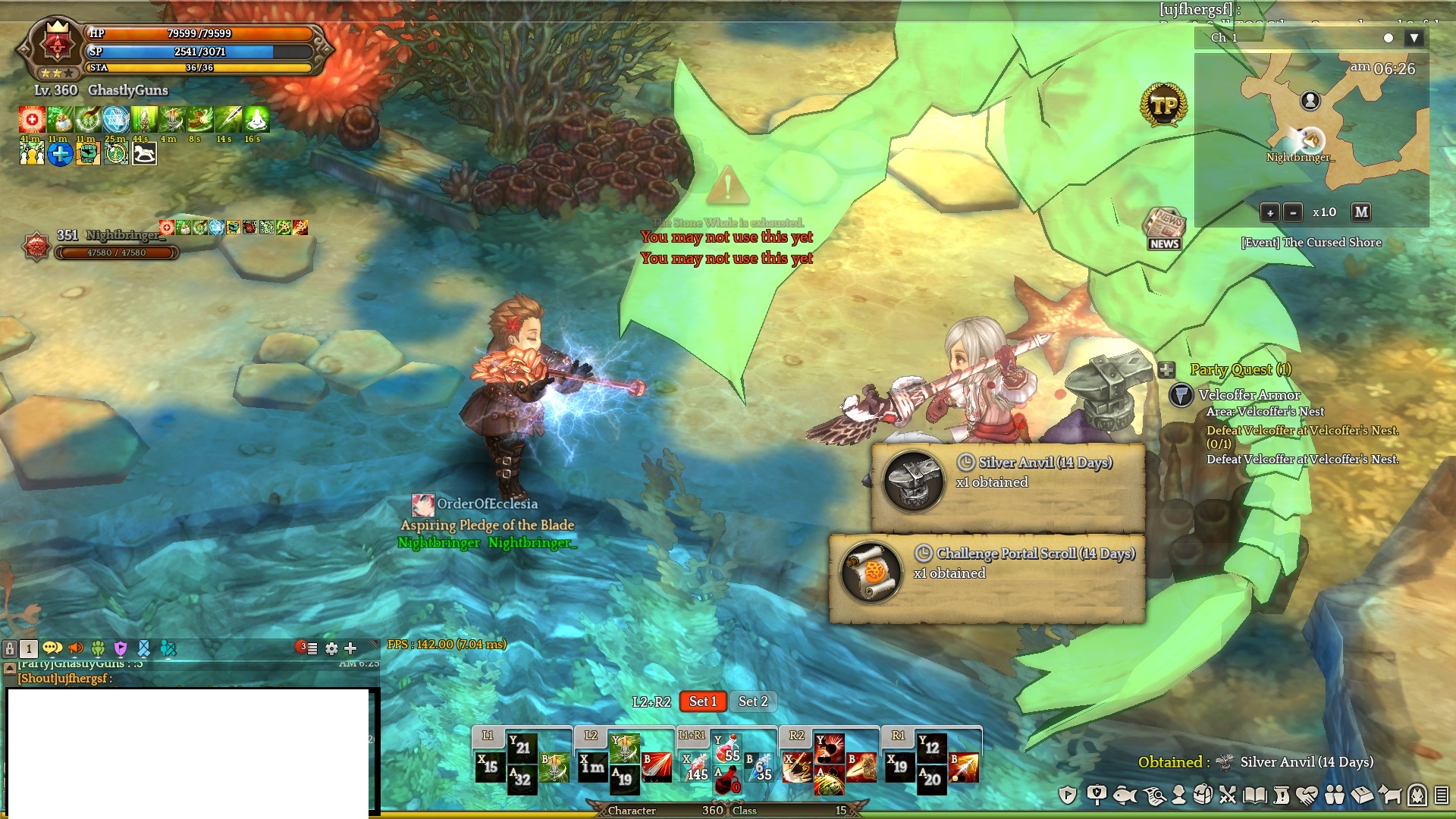Open the crossed swords menu icon
Viewport: 1456px width, 819px height.
tap(1228, 795)
